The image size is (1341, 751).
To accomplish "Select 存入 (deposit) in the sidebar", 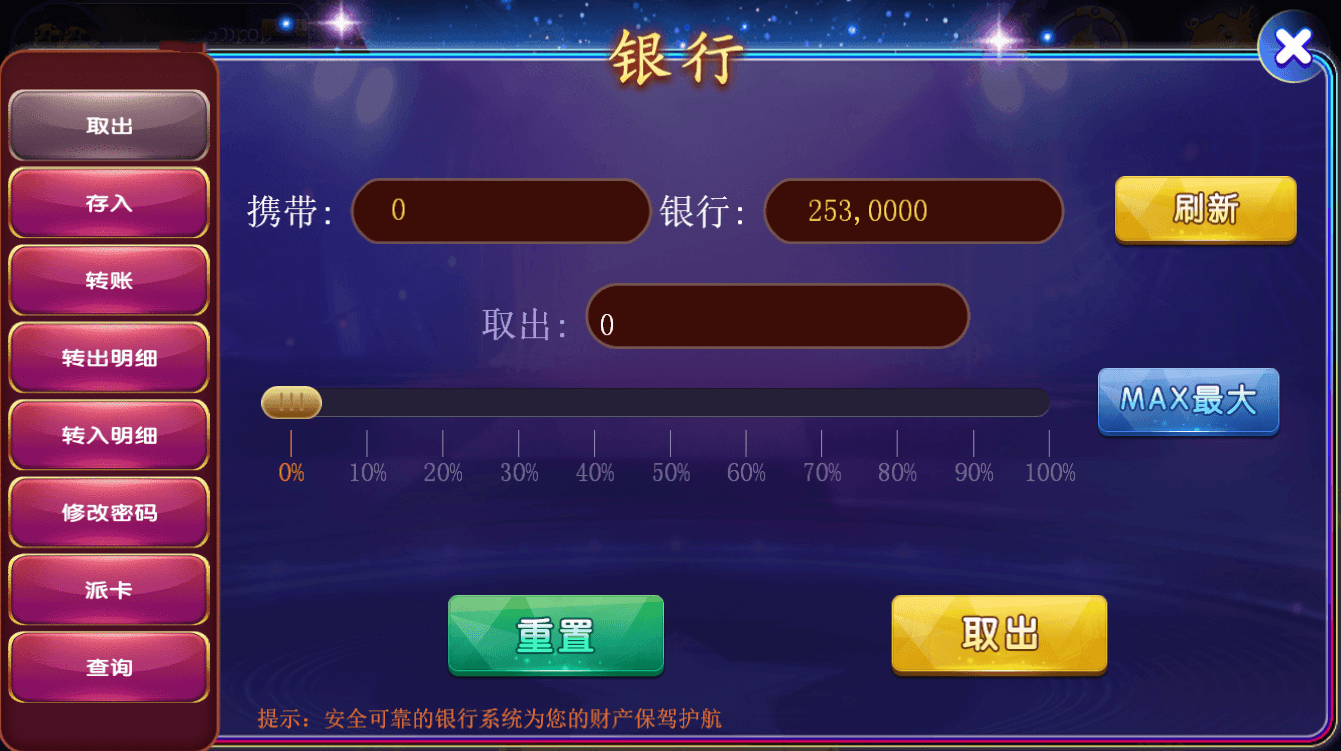I will [109, 202].
